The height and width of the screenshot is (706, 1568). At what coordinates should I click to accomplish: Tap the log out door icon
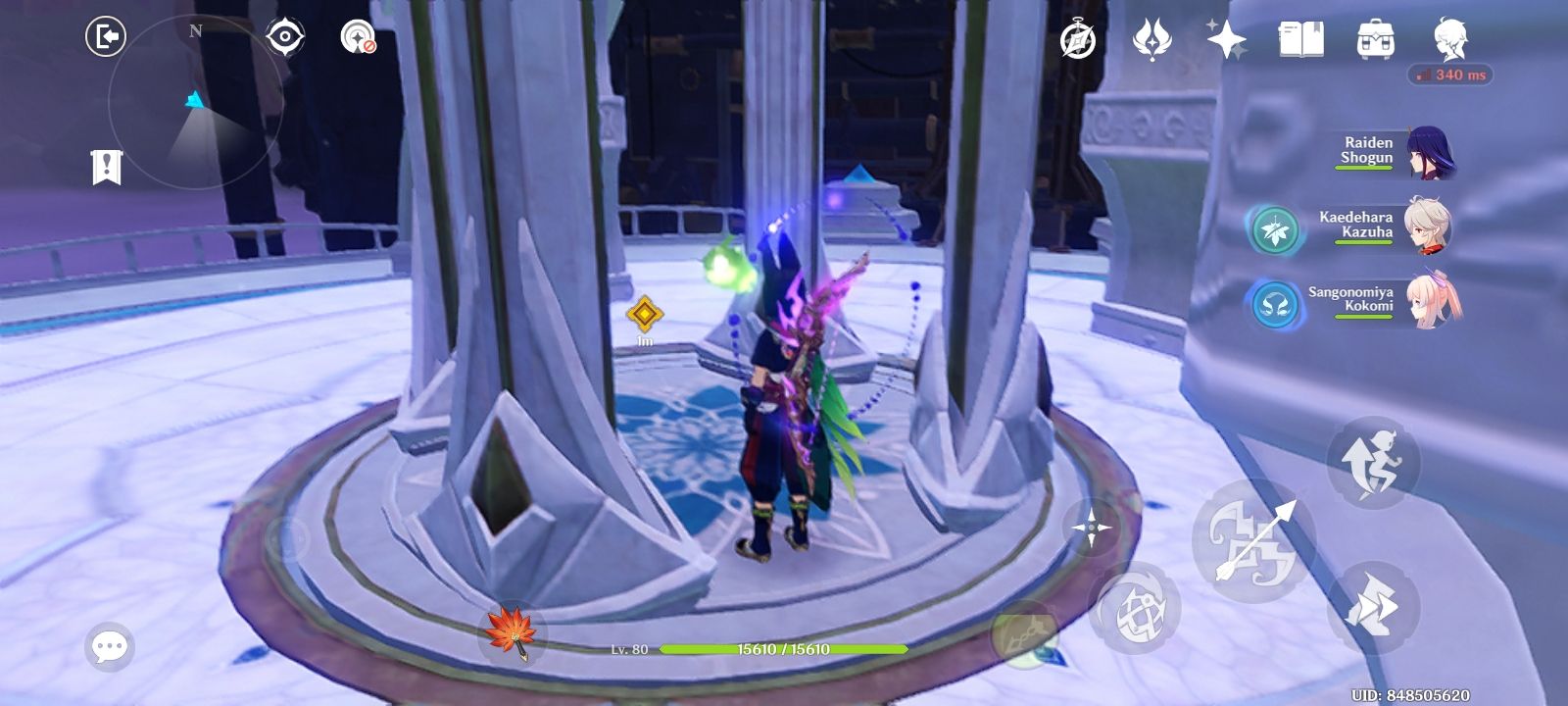106,34
